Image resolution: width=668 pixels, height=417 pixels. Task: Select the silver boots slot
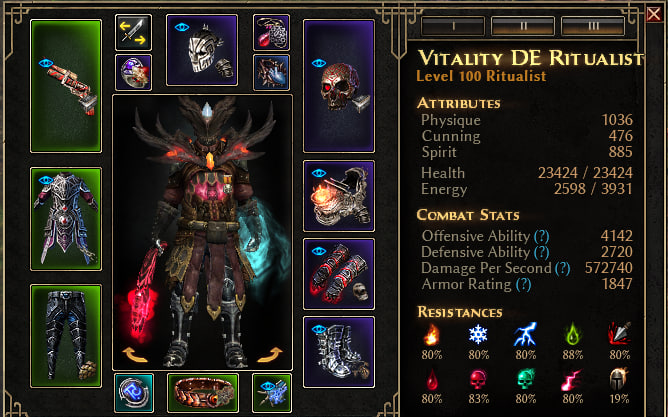point(338,352)
